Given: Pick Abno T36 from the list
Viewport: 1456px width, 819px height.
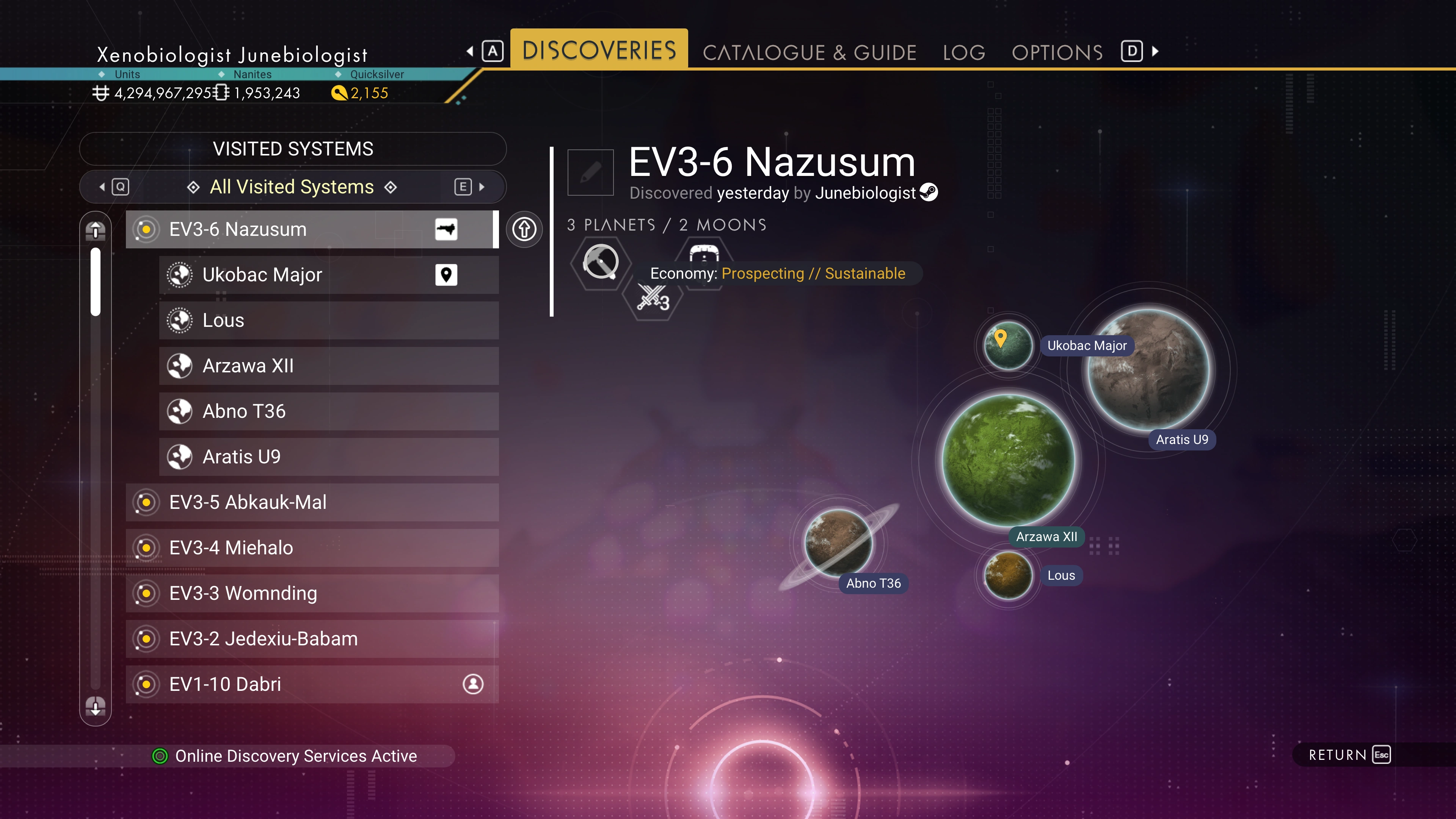Looking at the screenshot, I should (328, 411).
